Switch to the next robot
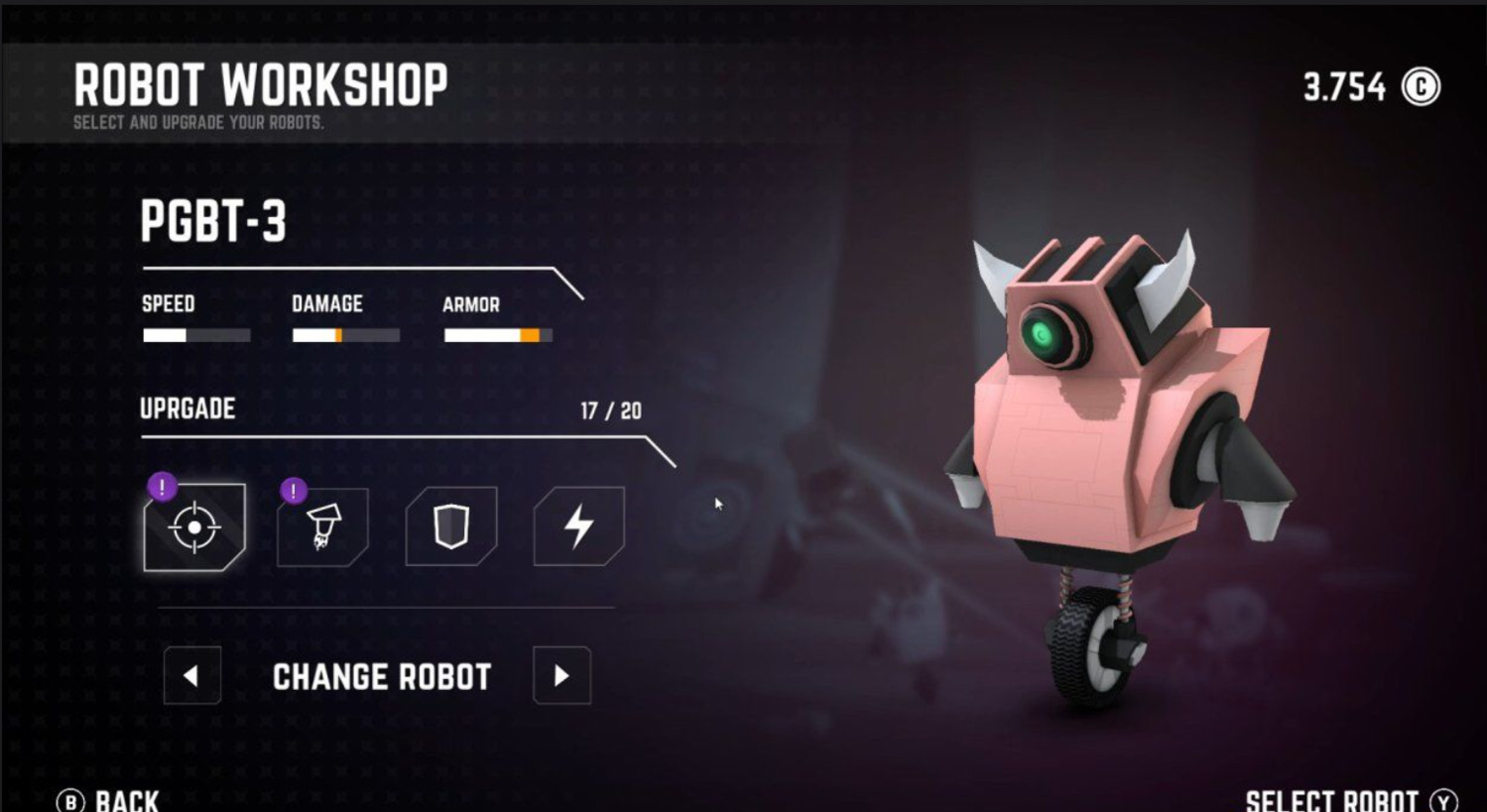1487x812 pixels. [561, 676]
